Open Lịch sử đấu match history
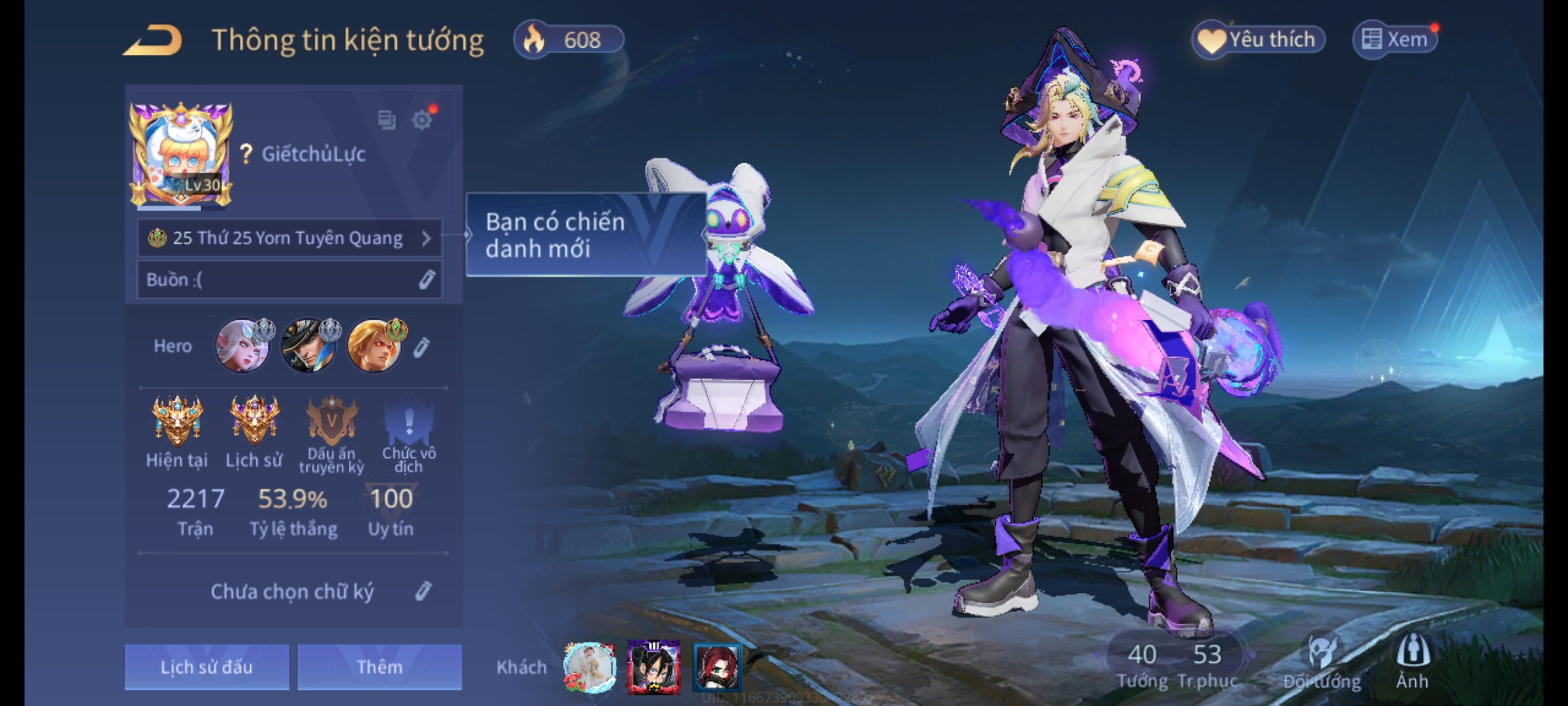The height and width of the screenshot is (706, 1568). [x=206, y=667]
